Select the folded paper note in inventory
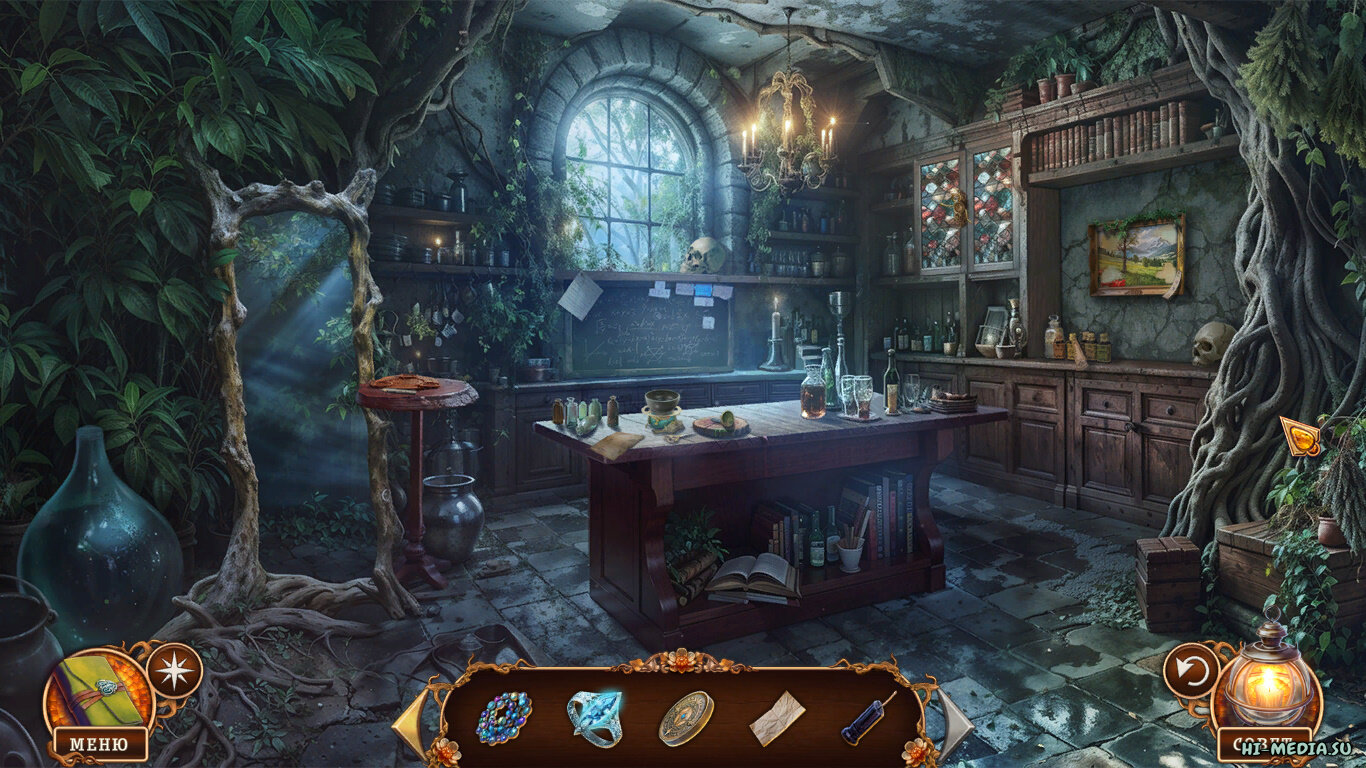 coord(777,717)
